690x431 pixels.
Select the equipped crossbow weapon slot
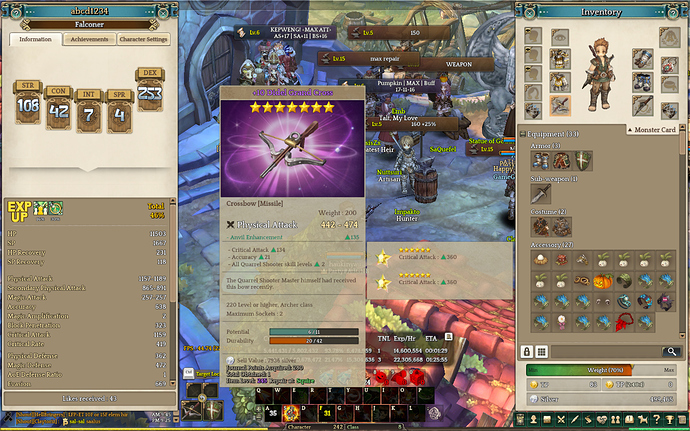[x=562, y=104]
